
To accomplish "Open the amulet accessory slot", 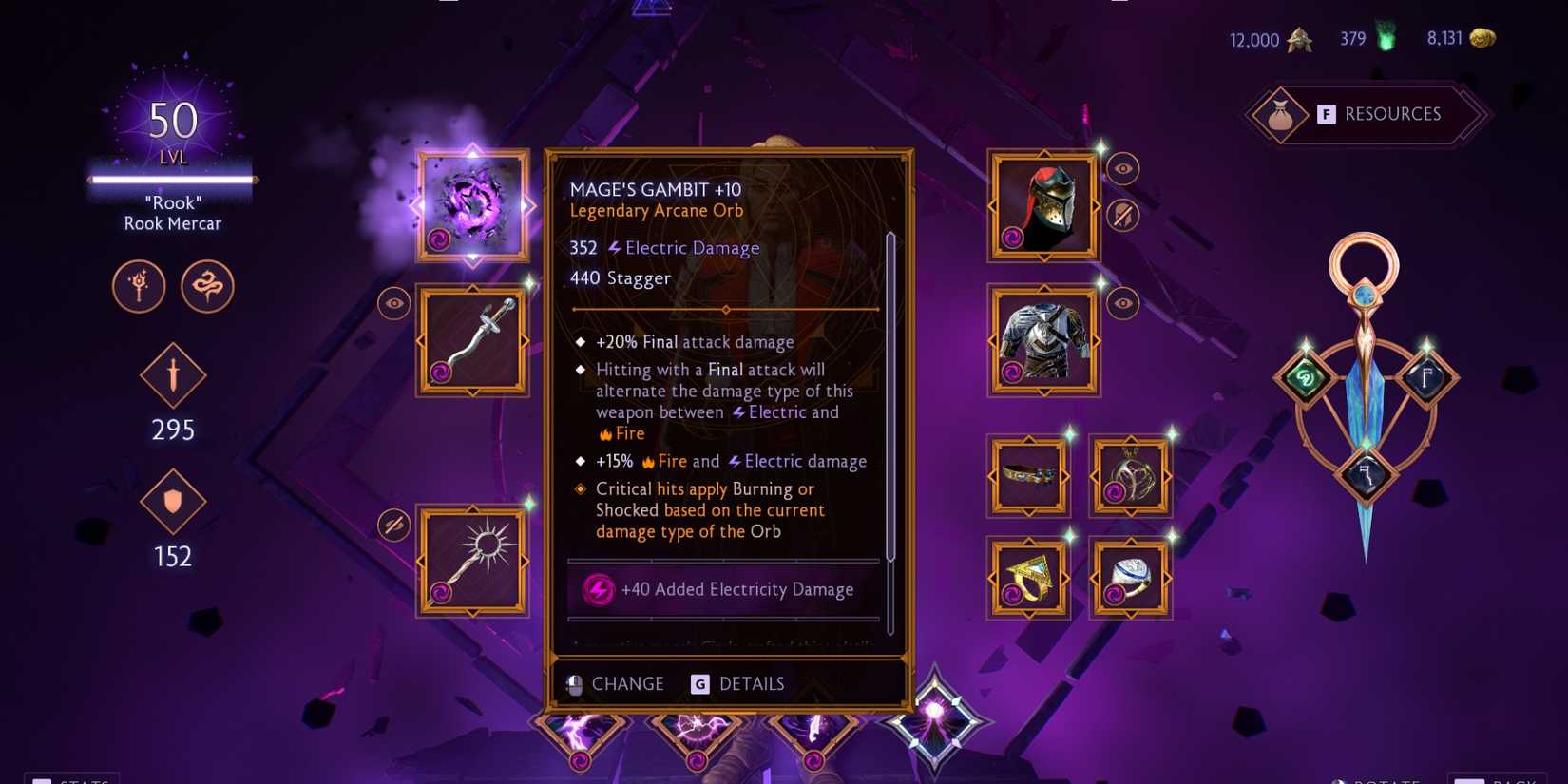I will tap(1130, 476).
